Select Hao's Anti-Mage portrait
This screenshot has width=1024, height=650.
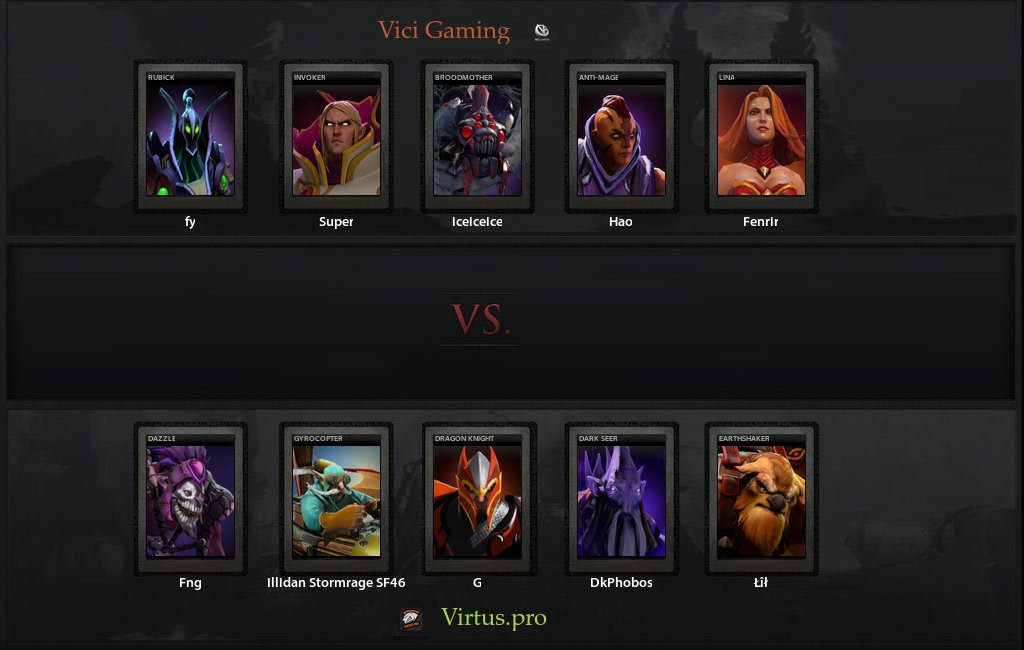coord(621,135)
